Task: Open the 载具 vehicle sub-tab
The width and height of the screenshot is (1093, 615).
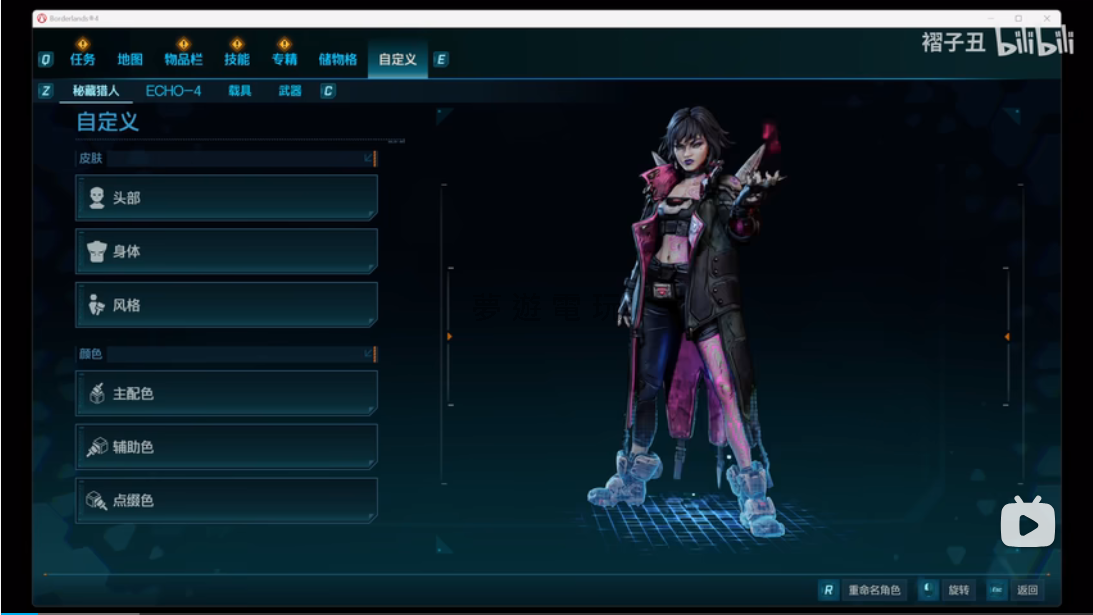Action: [240, 91]
